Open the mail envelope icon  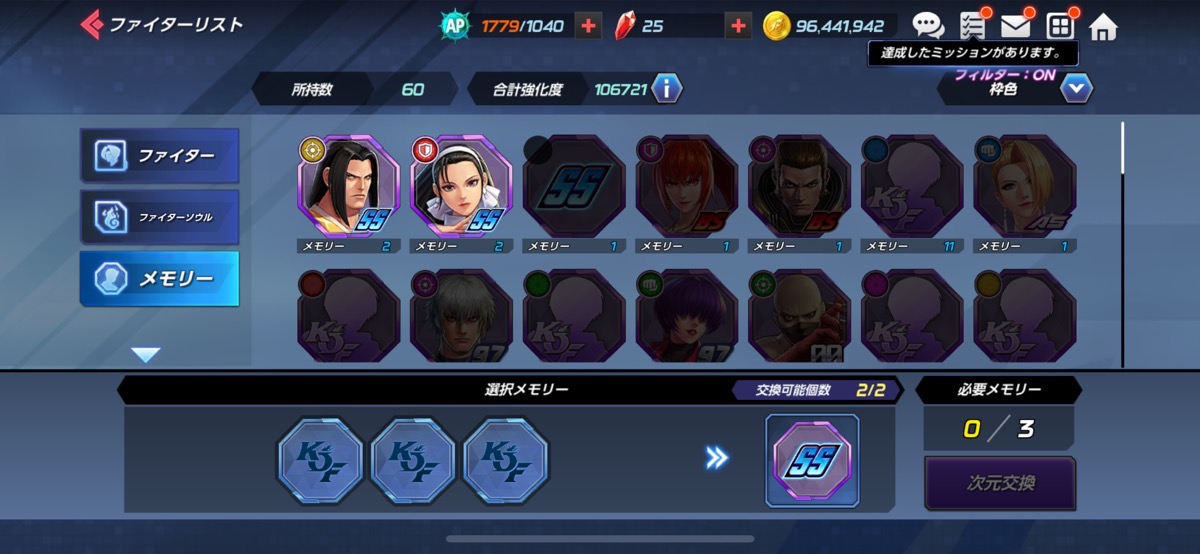pyautogui.click(x=1016, y=26)
